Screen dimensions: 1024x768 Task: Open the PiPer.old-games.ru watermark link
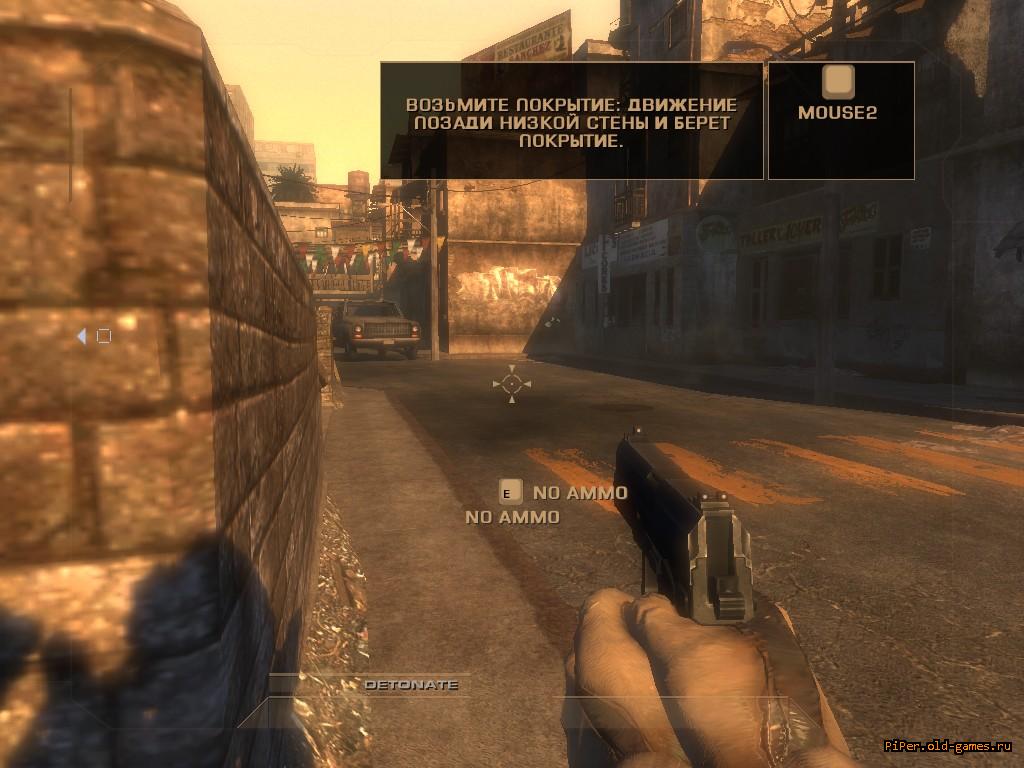(x=948, y=747)
